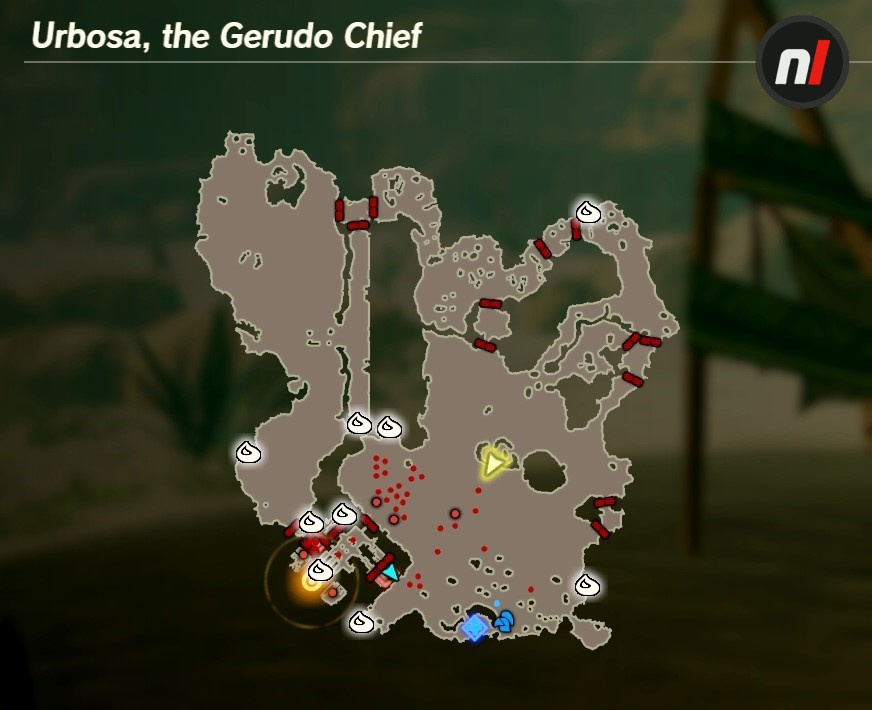Pick the Korok marker inside the orange ring
This screenshot has width=872, height=710.
tap(320, 570)
